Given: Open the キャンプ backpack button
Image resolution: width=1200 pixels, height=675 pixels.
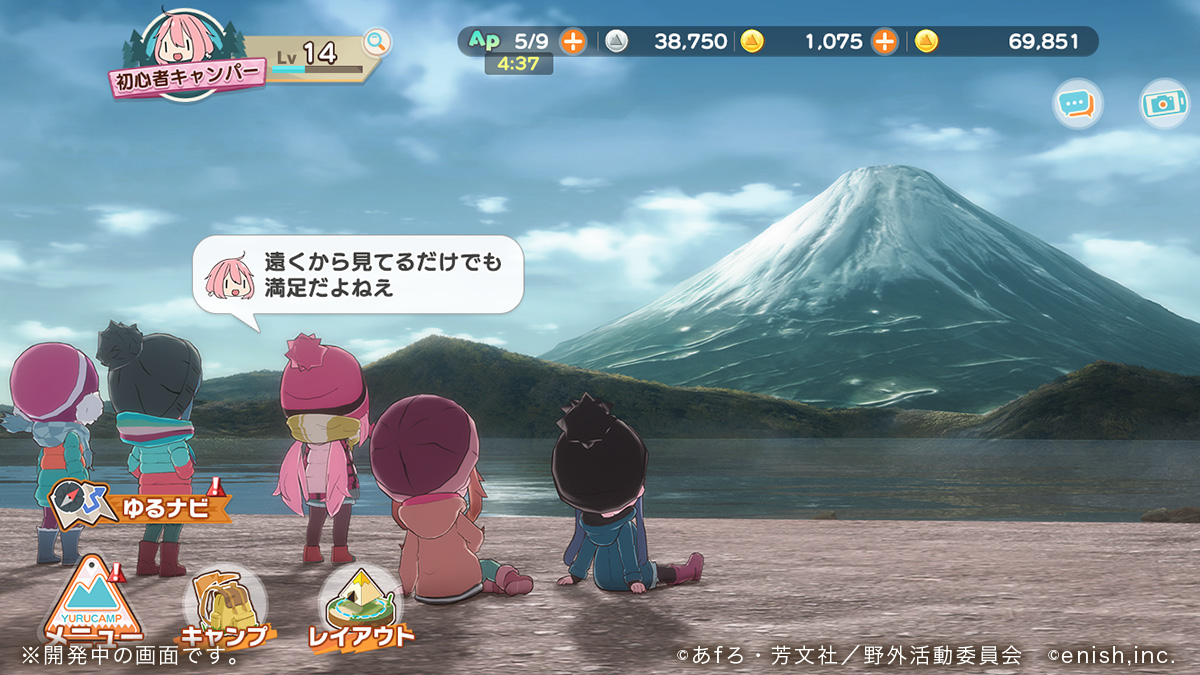Looking at the screenshot, I should click(x=222, y=607).
